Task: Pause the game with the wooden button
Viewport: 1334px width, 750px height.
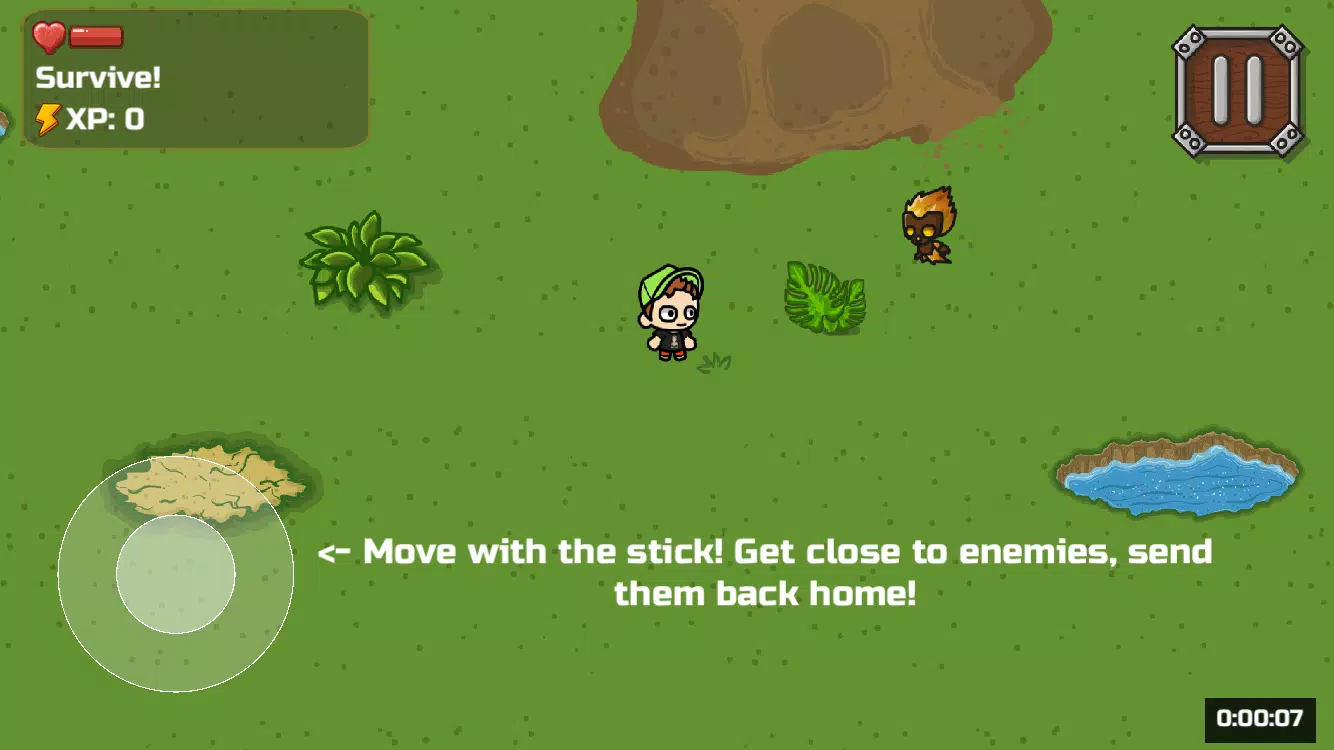Action: click(x=1238, y=91)
